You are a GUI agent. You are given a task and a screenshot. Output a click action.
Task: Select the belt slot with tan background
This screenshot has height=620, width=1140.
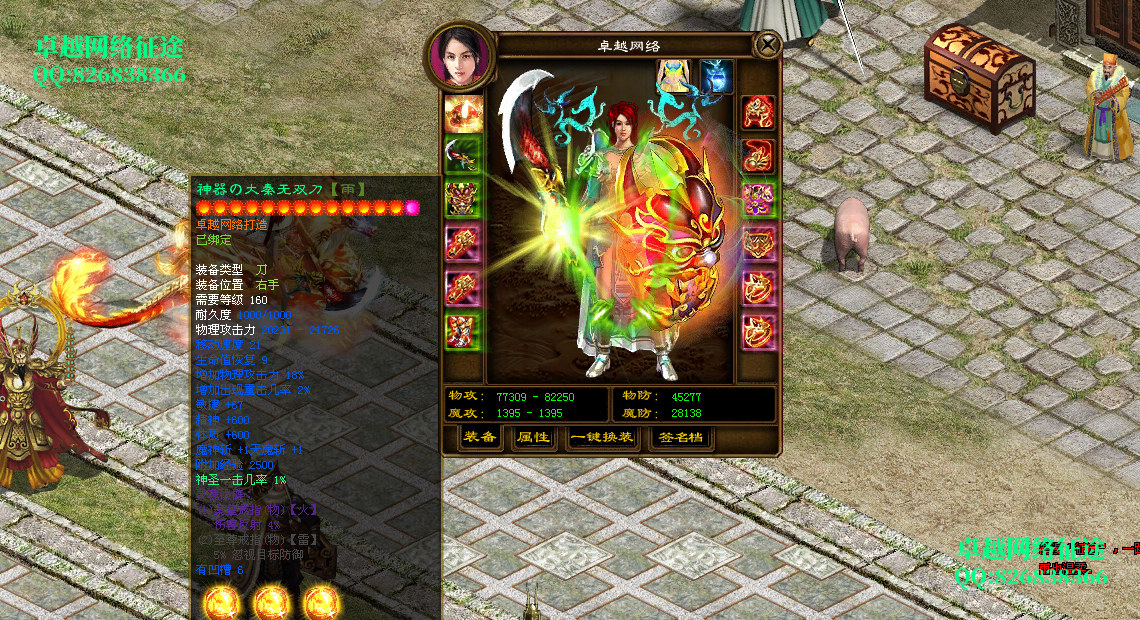[x=759, y=241]
